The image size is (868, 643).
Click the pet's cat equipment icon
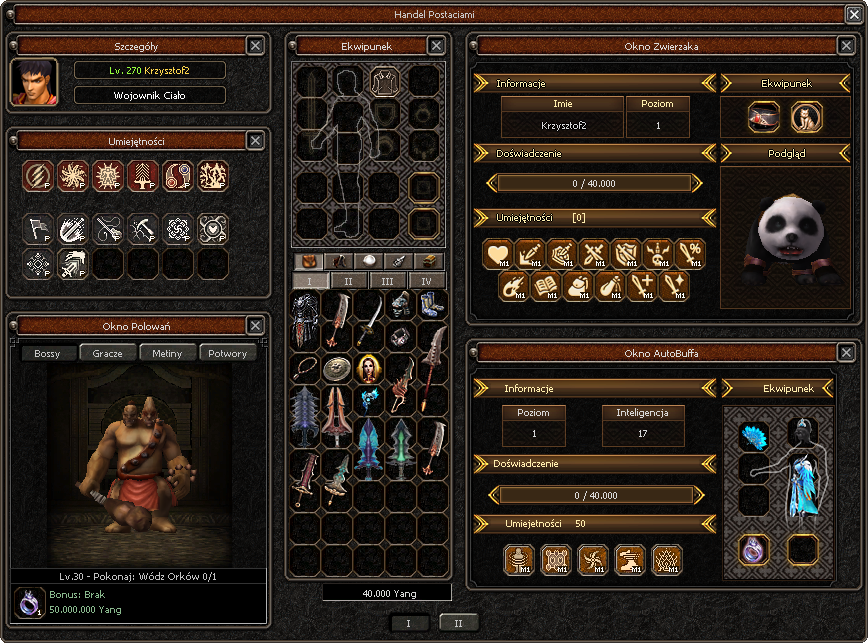(x=806, y=117)
